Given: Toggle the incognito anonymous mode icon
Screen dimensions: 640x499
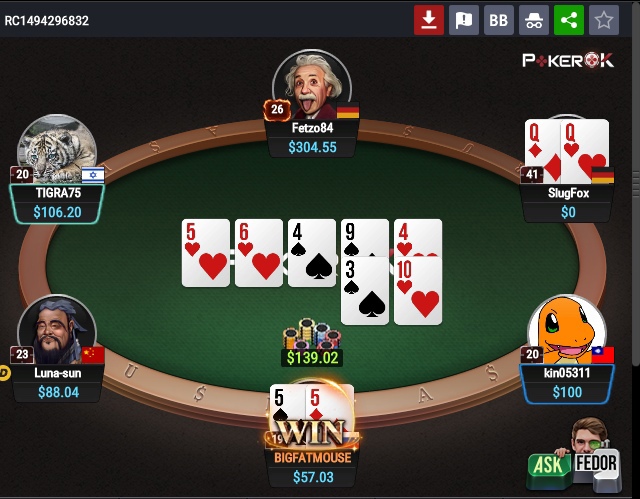Looking at the screenshot, I should (x=533, y=20).
